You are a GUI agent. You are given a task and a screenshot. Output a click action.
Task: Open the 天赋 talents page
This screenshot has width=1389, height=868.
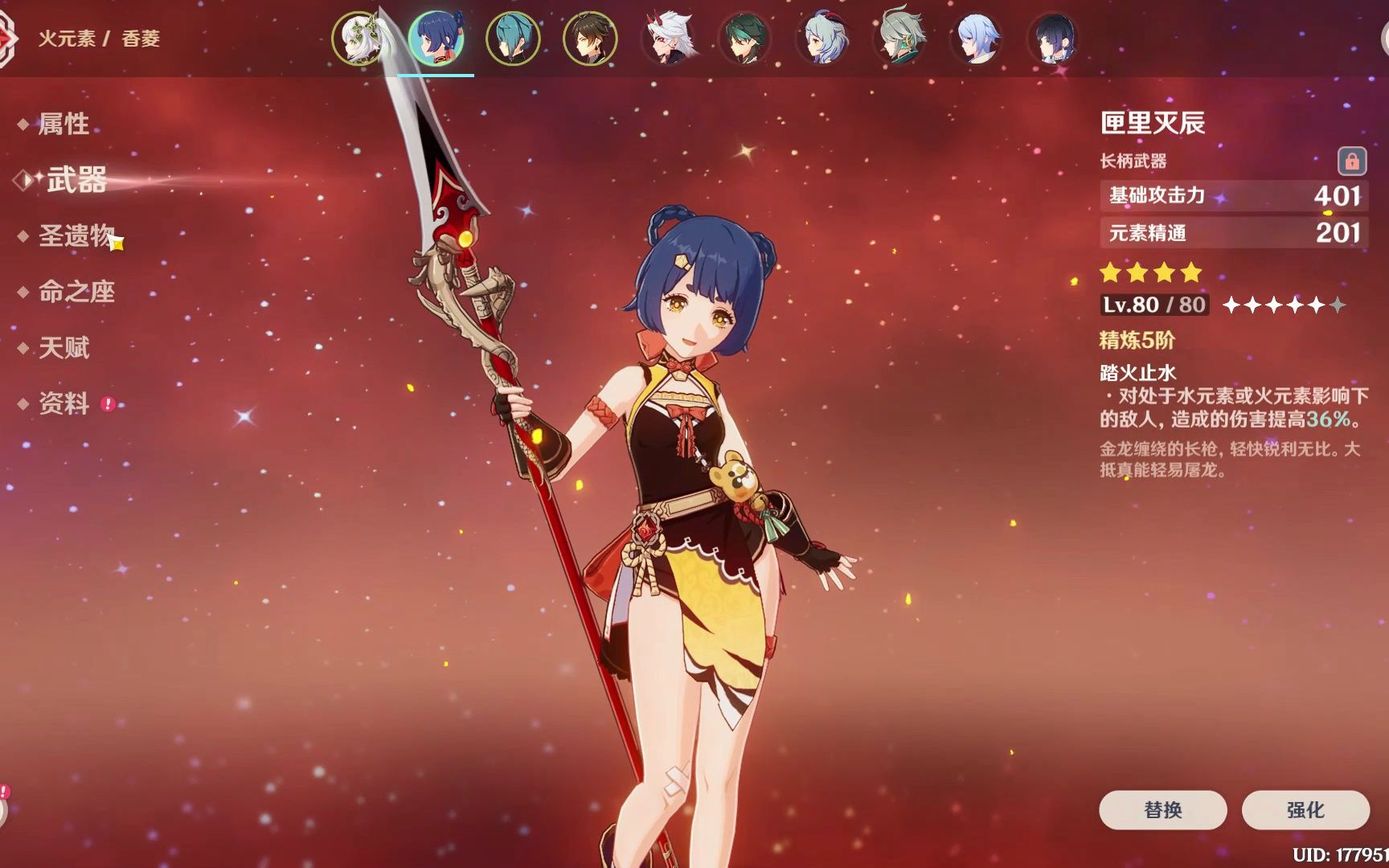[x=64, y=348]
